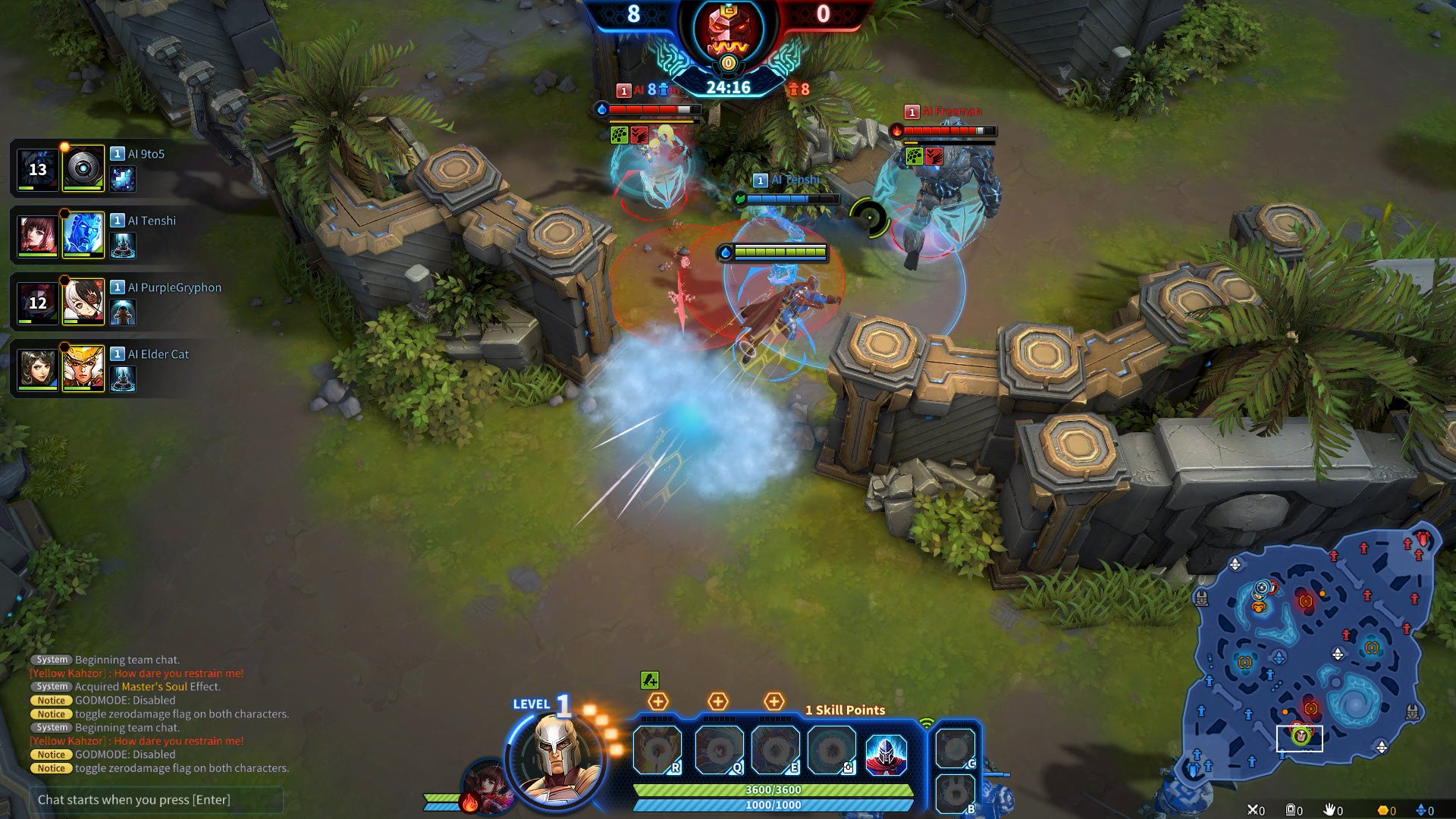Click the green buff icon above skills

(649, 679)
